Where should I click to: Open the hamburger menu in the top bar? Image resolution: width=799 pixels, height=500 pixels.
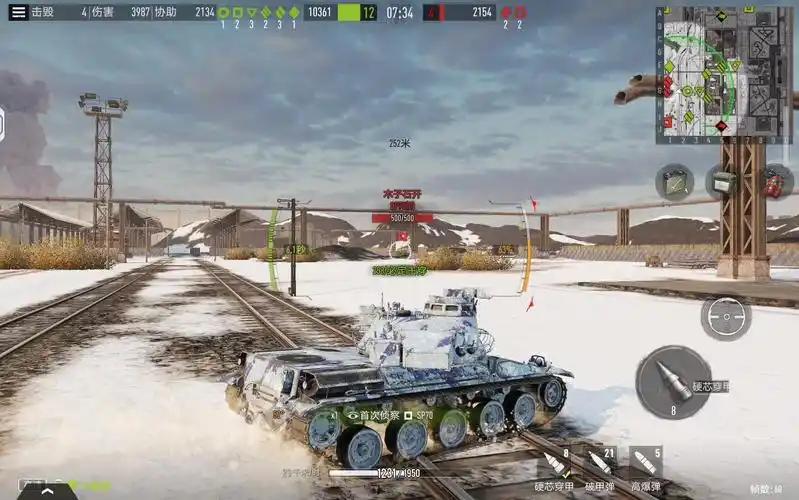[18, 12]
